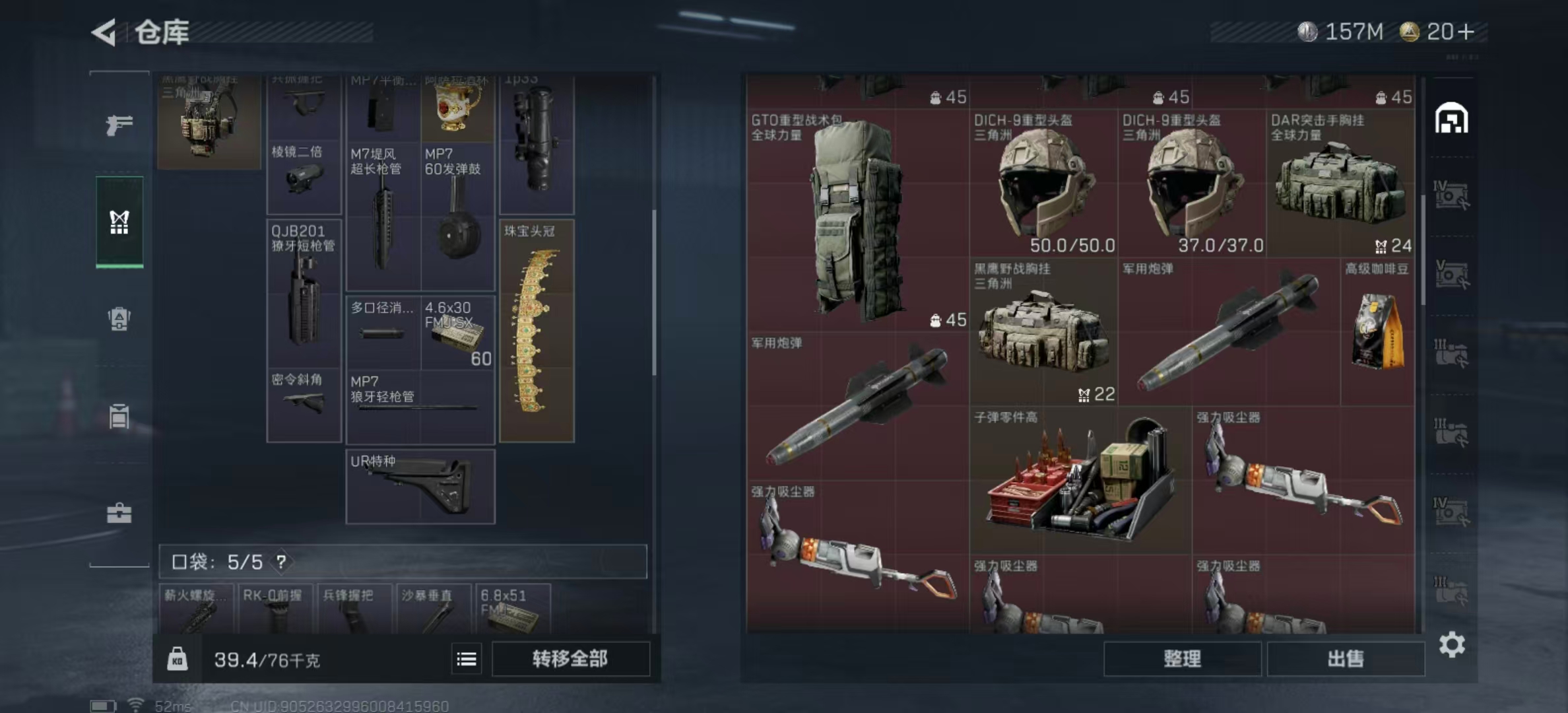This screenshot has height=713, width=1568.
Task: Switch to the pistol weapon tab
Action: point(119,124)
